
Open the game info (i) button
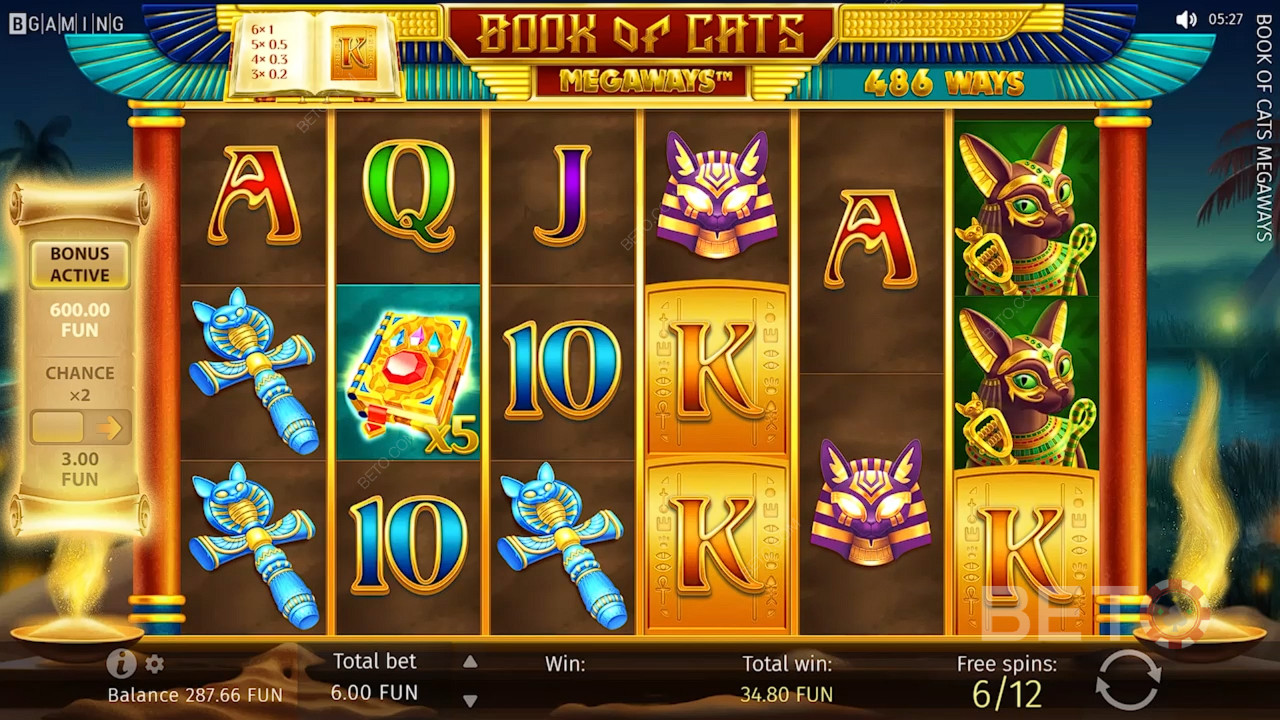coord(121,663)
